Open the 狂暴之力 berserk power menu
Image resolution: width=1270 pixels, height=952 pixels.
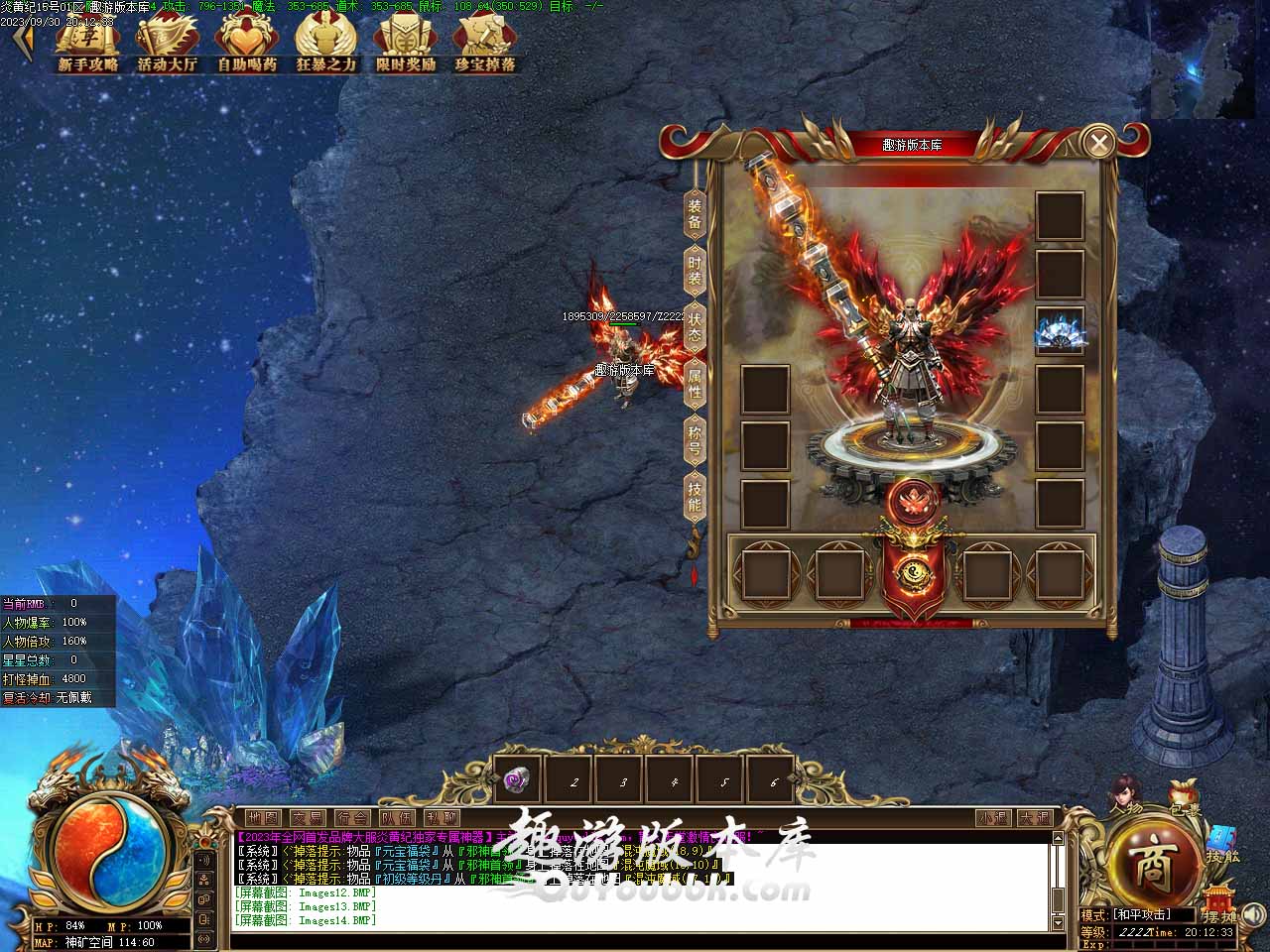[325, 46]
